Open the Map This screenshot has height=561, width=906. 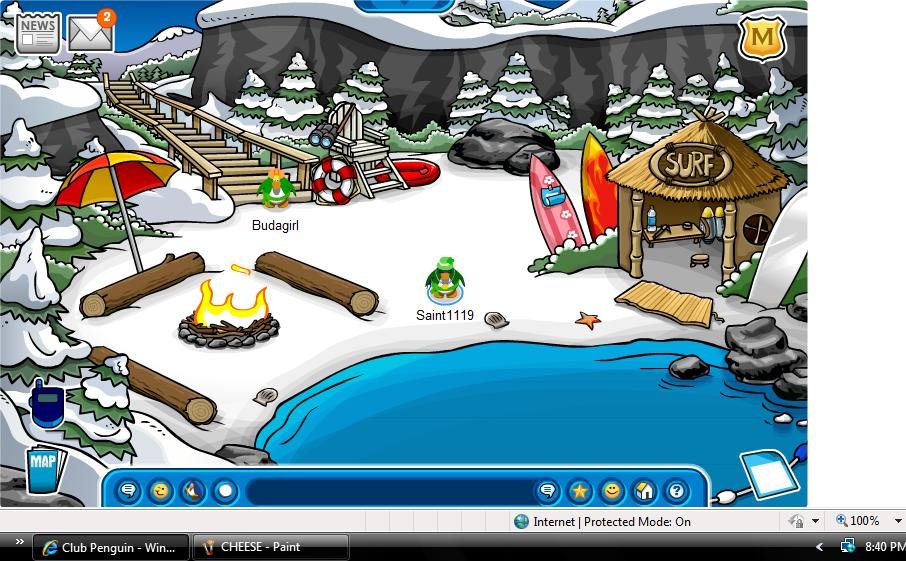[x=43, y=469]
